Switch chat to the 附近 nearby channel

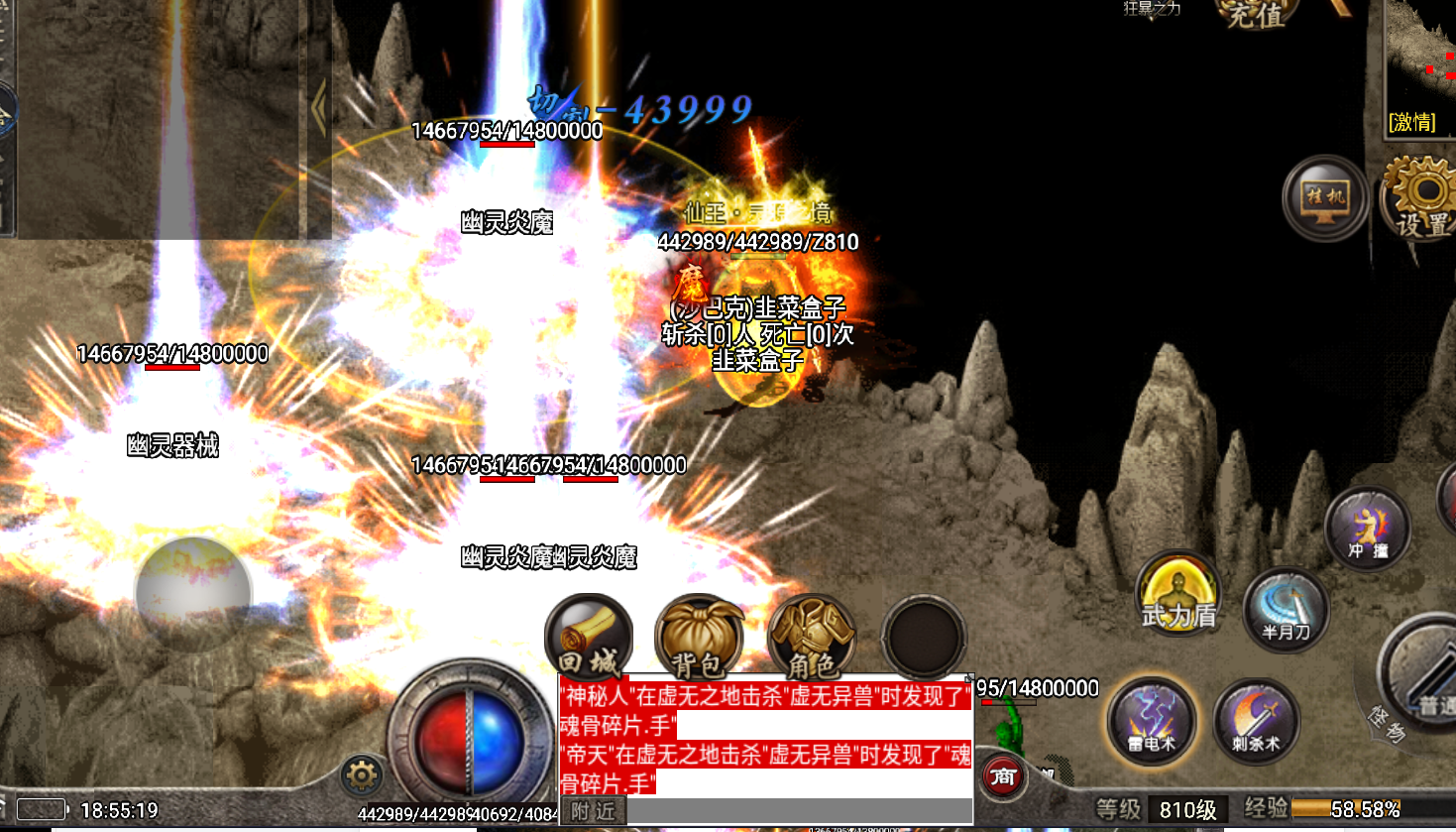point(594,811)
